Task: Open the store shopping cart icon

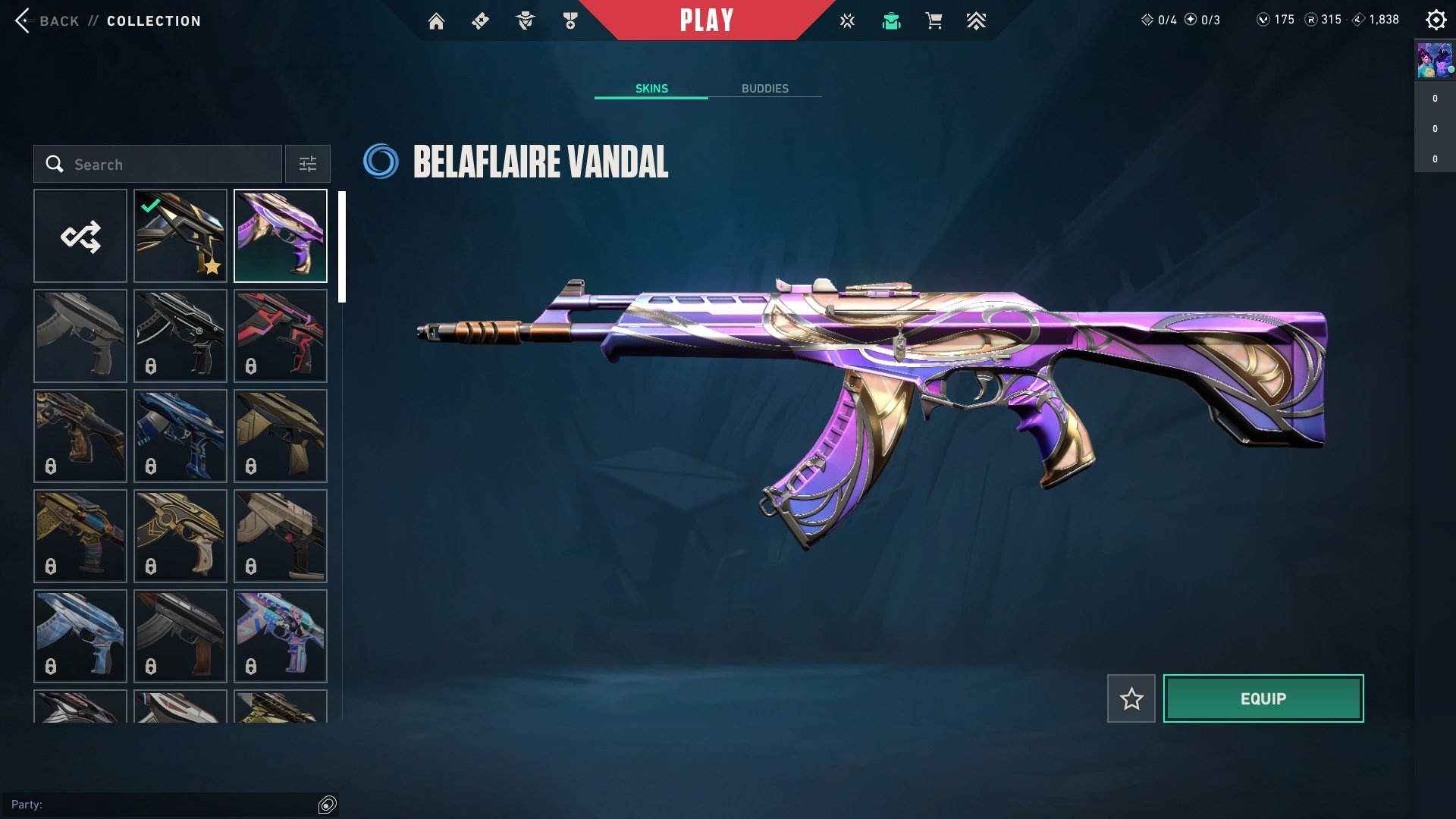Action: coord(934,21)
